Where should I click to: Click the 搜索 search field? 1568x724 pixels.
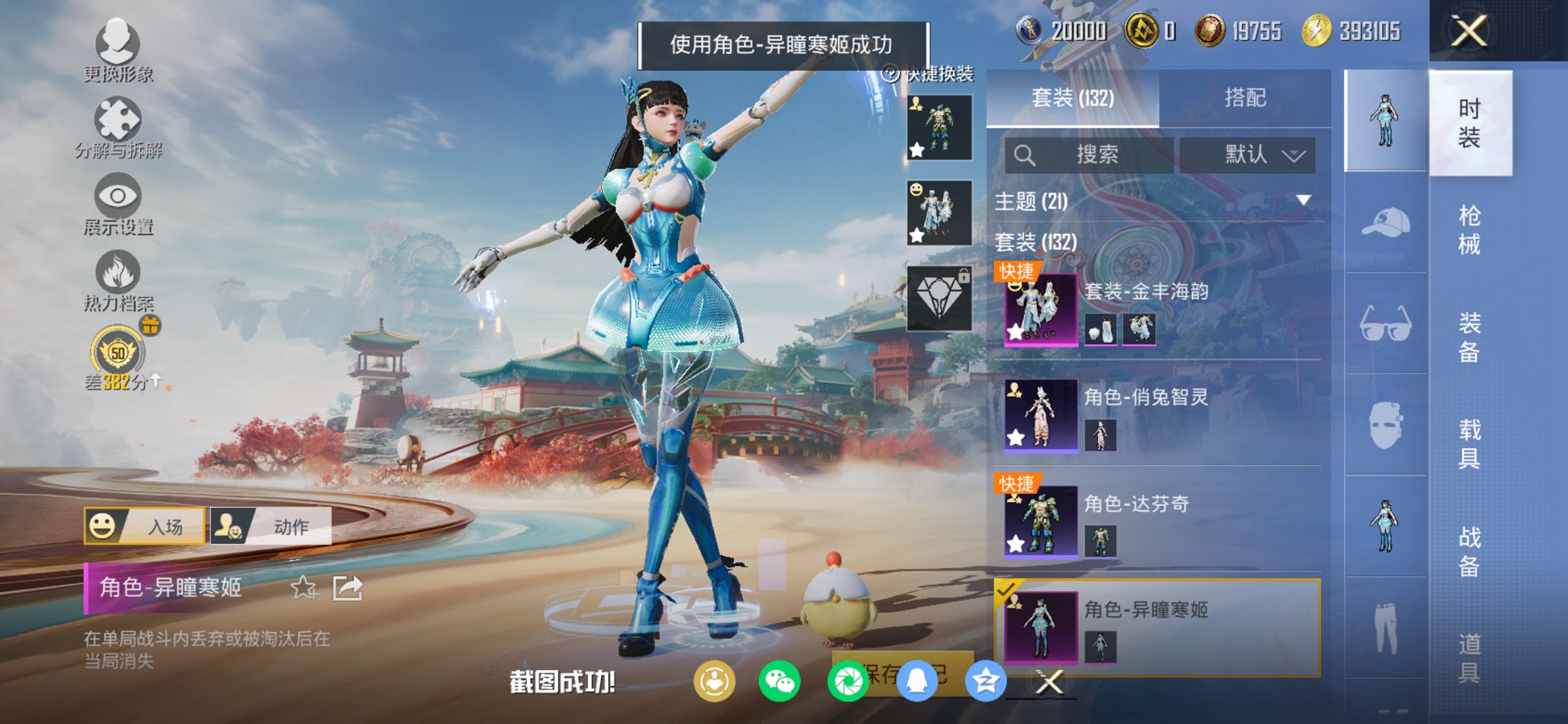1093,154
